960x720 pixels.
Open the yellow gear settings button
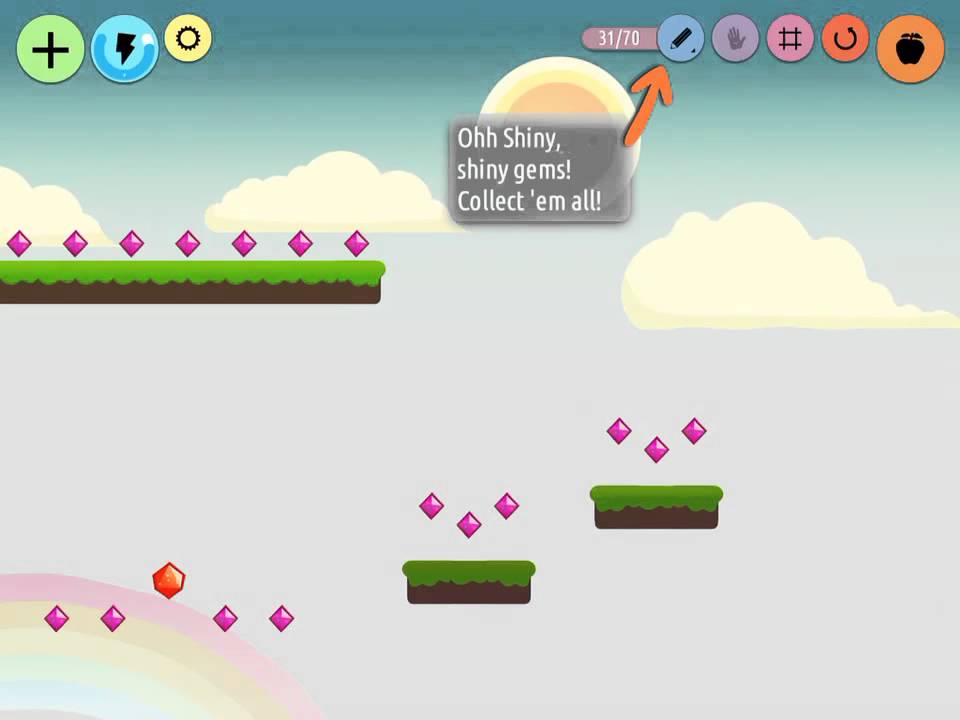(x=188, y=39)
